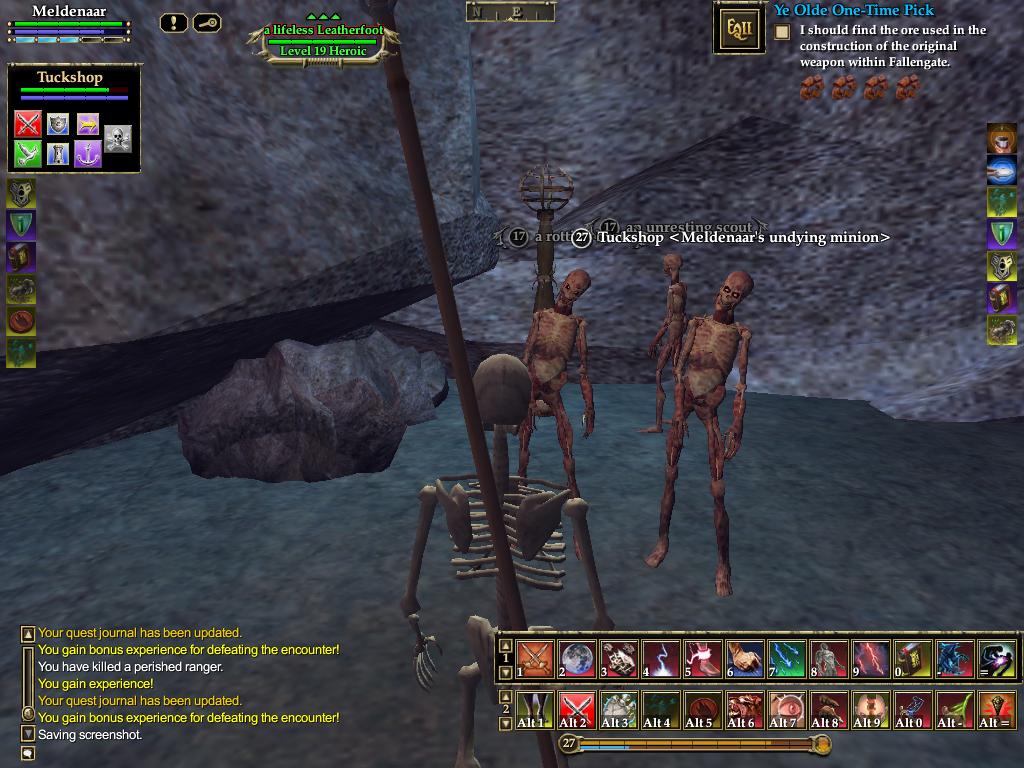Activate the moon spell in slot 2
Viewport: 1024px width, 768px height.
pos(578,660)
